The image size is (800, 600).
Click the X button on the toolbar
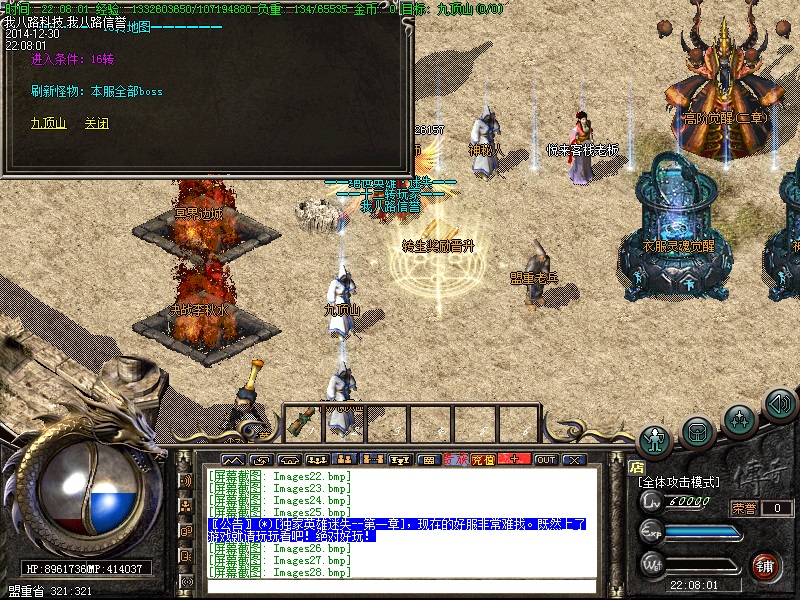(x=573, y=459)
